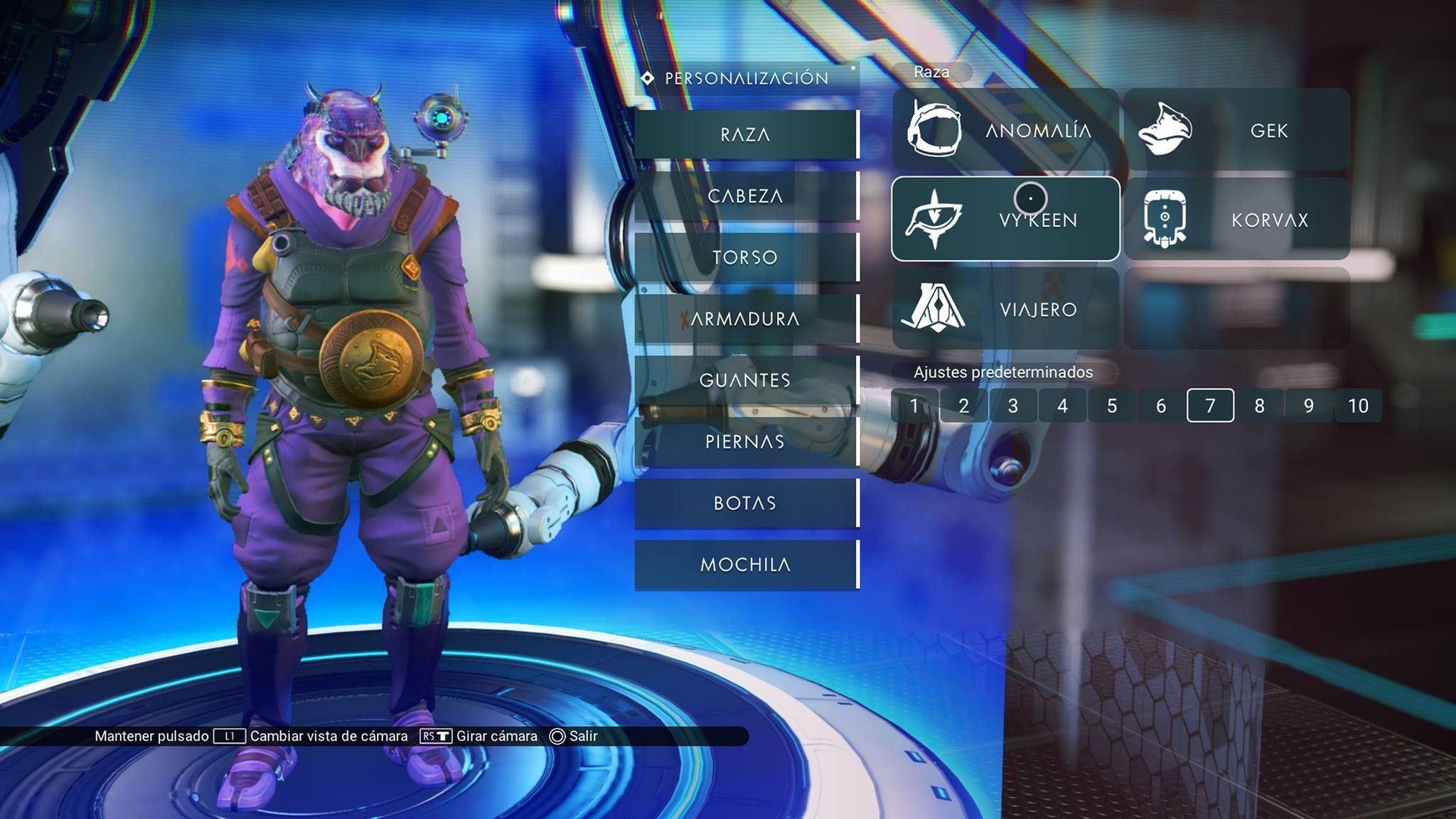This screenshot has width=1456, height=819.
Task: Choose preset number 5
Action: pos(1112,406)
